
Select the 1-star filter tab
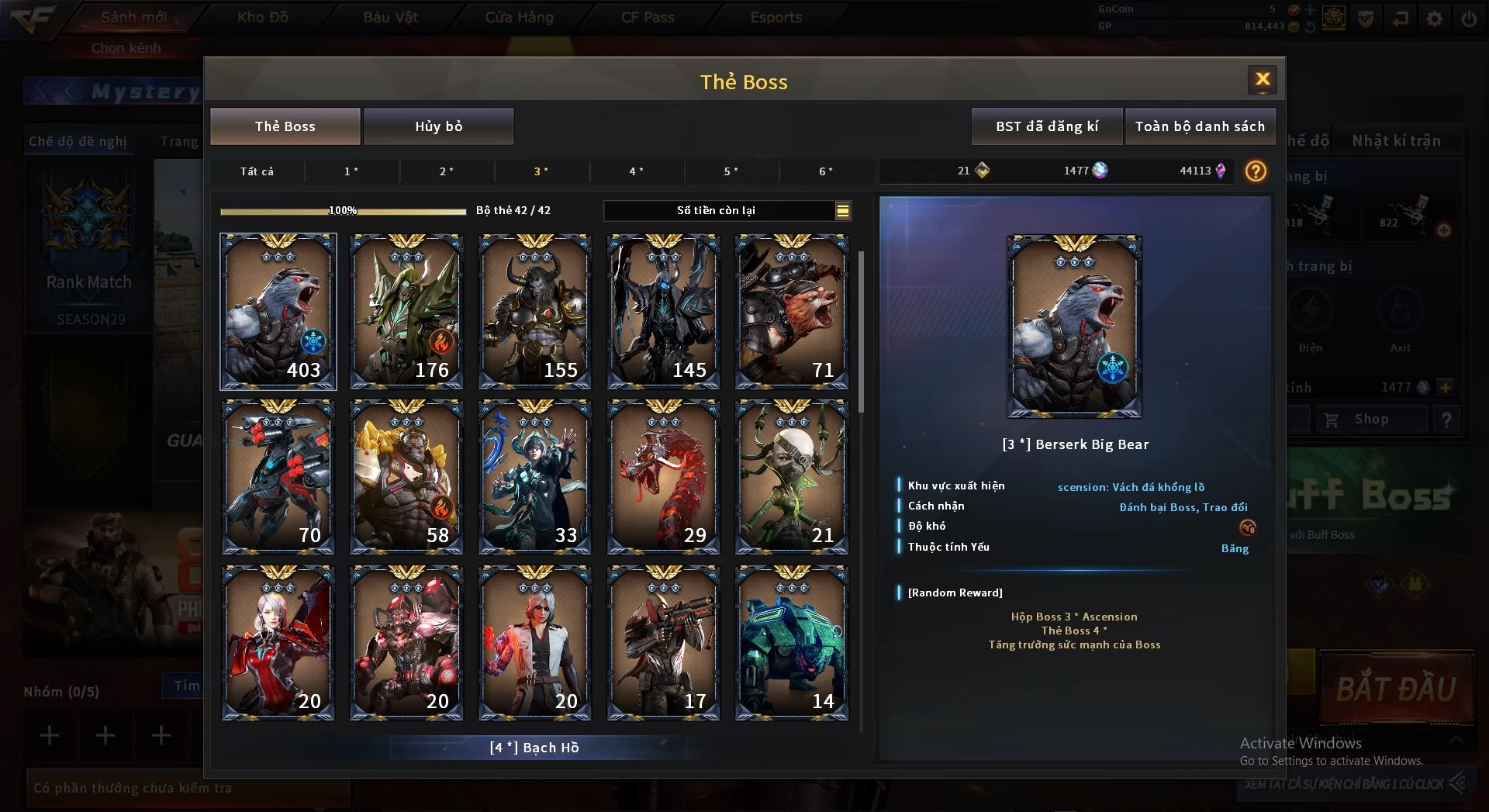(351, 171)
